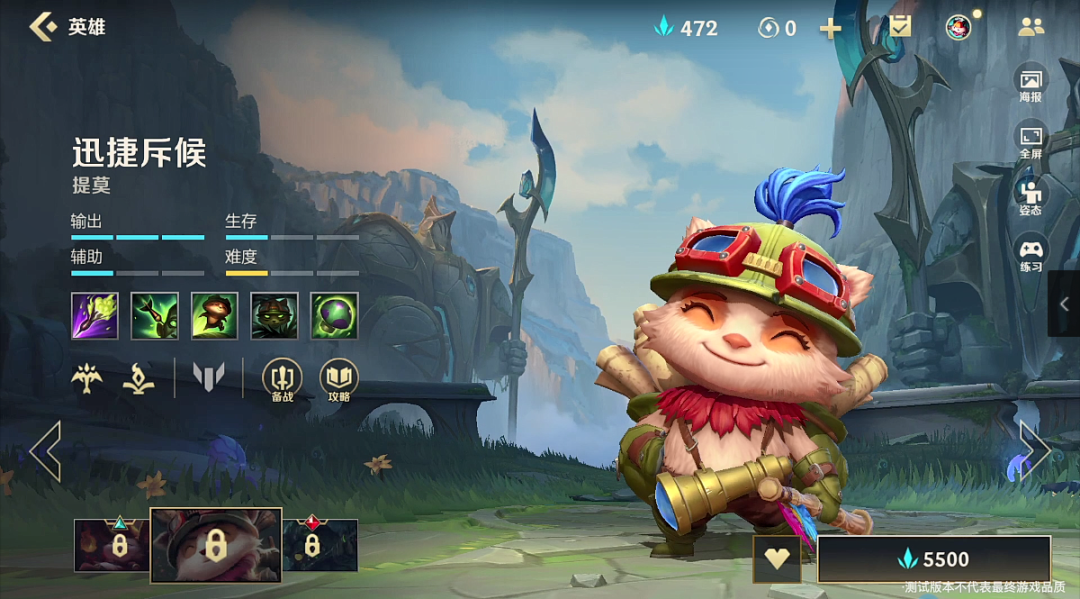The image size is (1080, 599).
Task: Switch to 全屏 fullscreen view
Action: point(1030,141)
